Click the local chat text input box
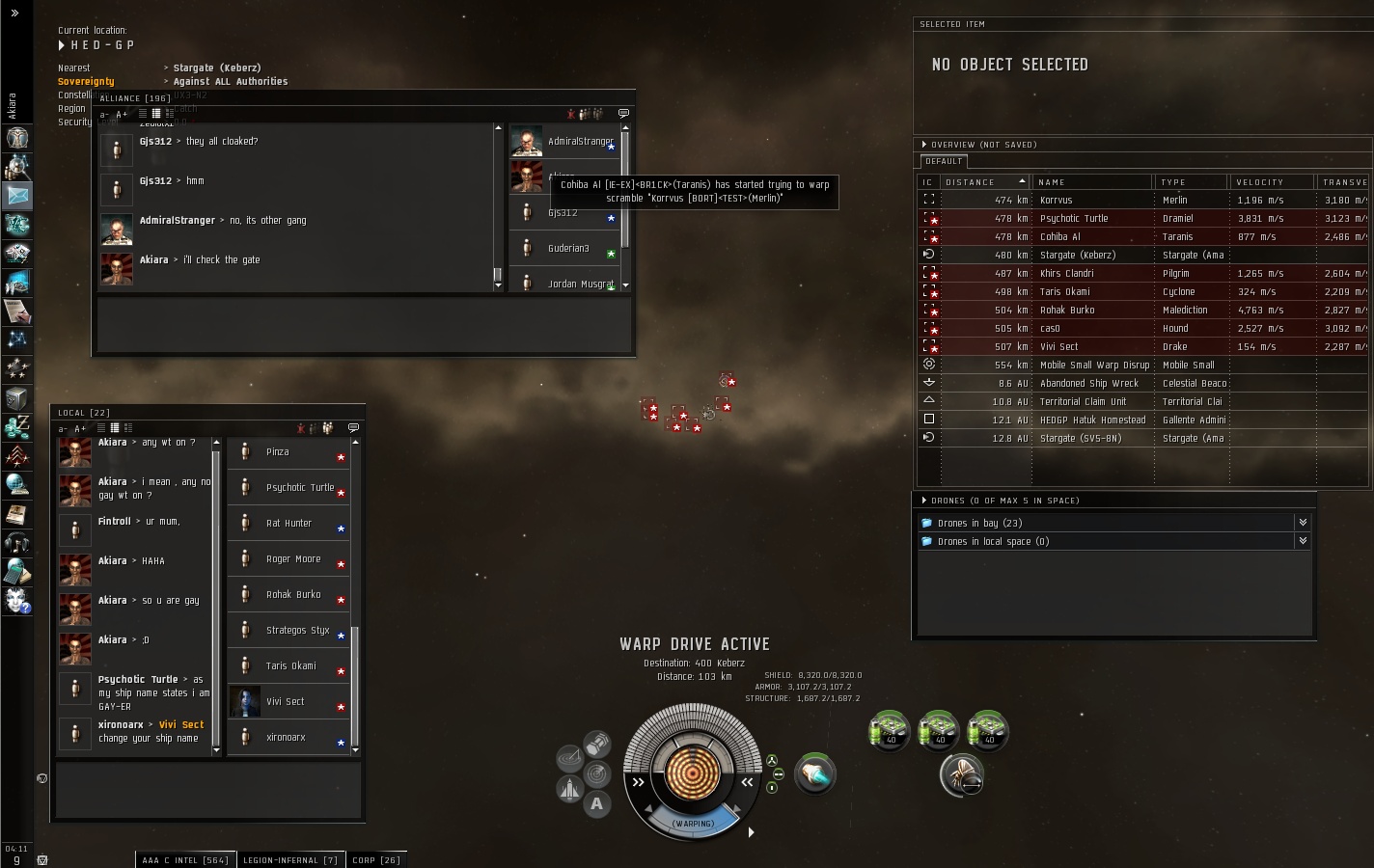This screenshot has height=868, width=1374. click(208, 790)
